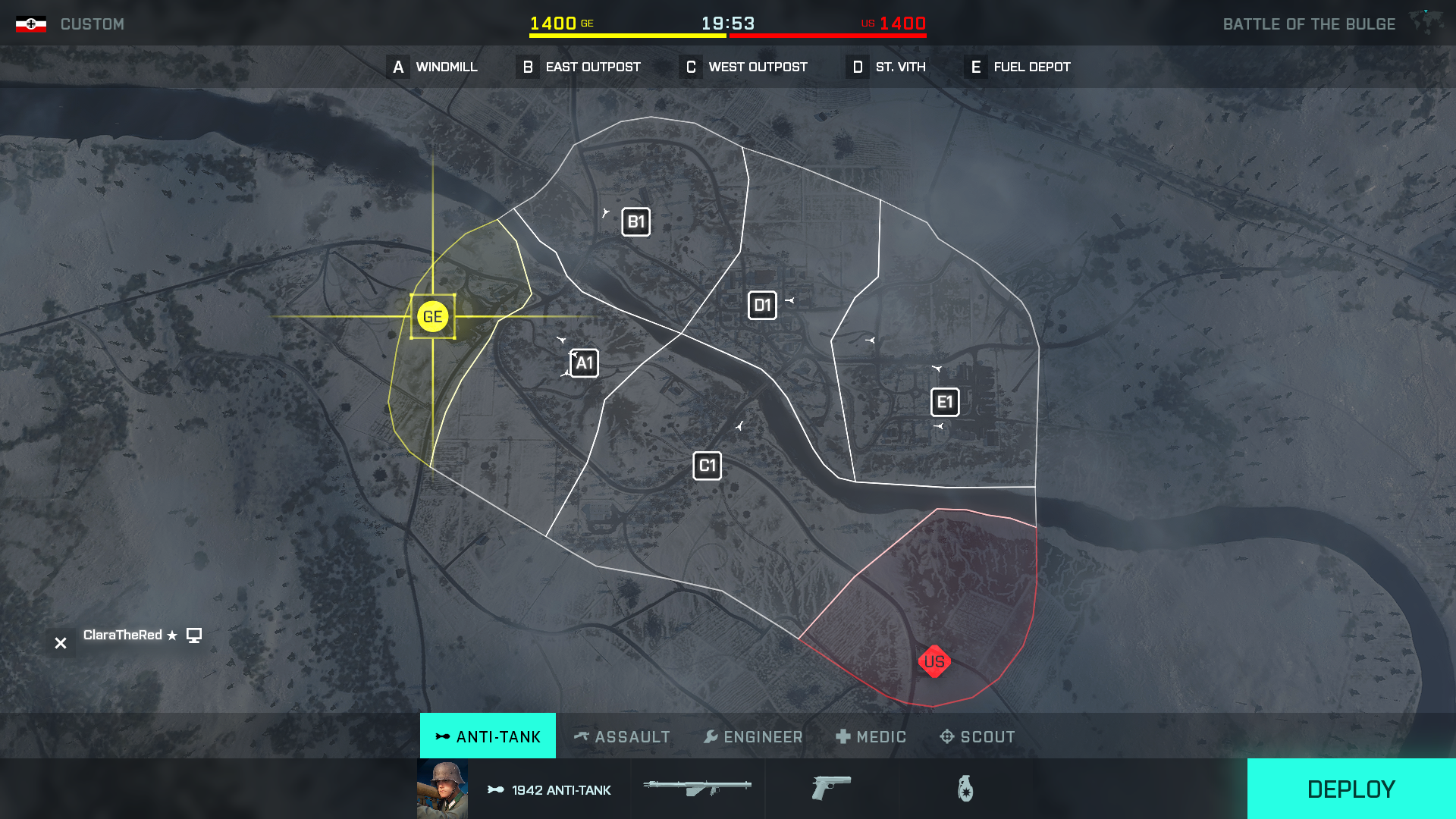Switch to the ASSAULT class tab

coord(623,736)
